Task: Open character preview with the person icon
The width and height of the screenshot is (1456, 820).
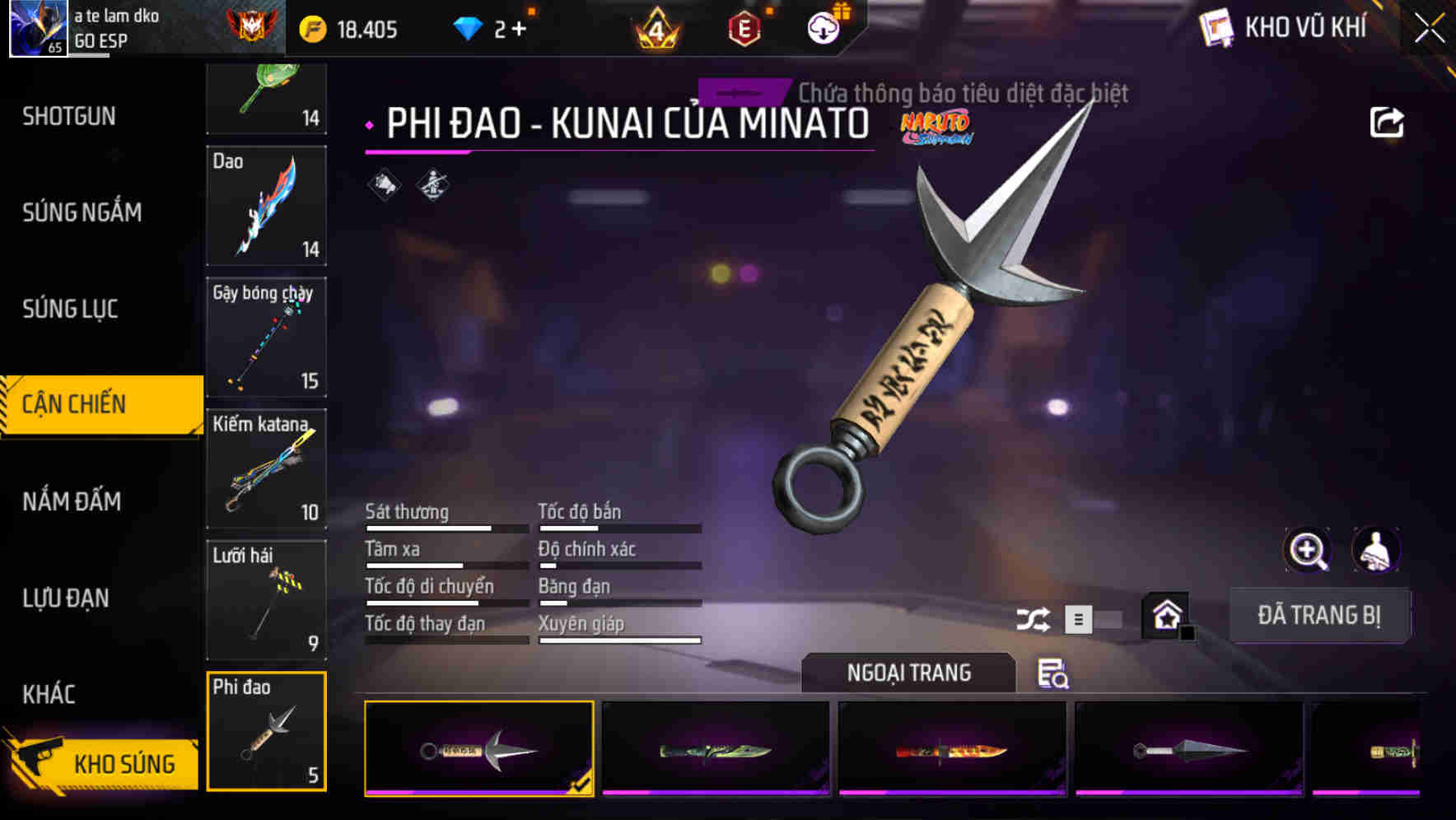Action: tap(1377, 550)
